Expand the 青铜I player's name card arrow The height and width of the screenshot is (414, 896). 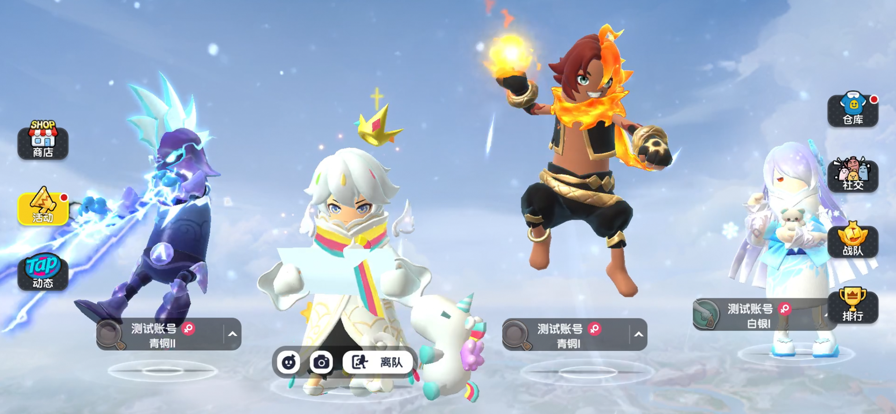pyautogui.click(x=638, y=335)
